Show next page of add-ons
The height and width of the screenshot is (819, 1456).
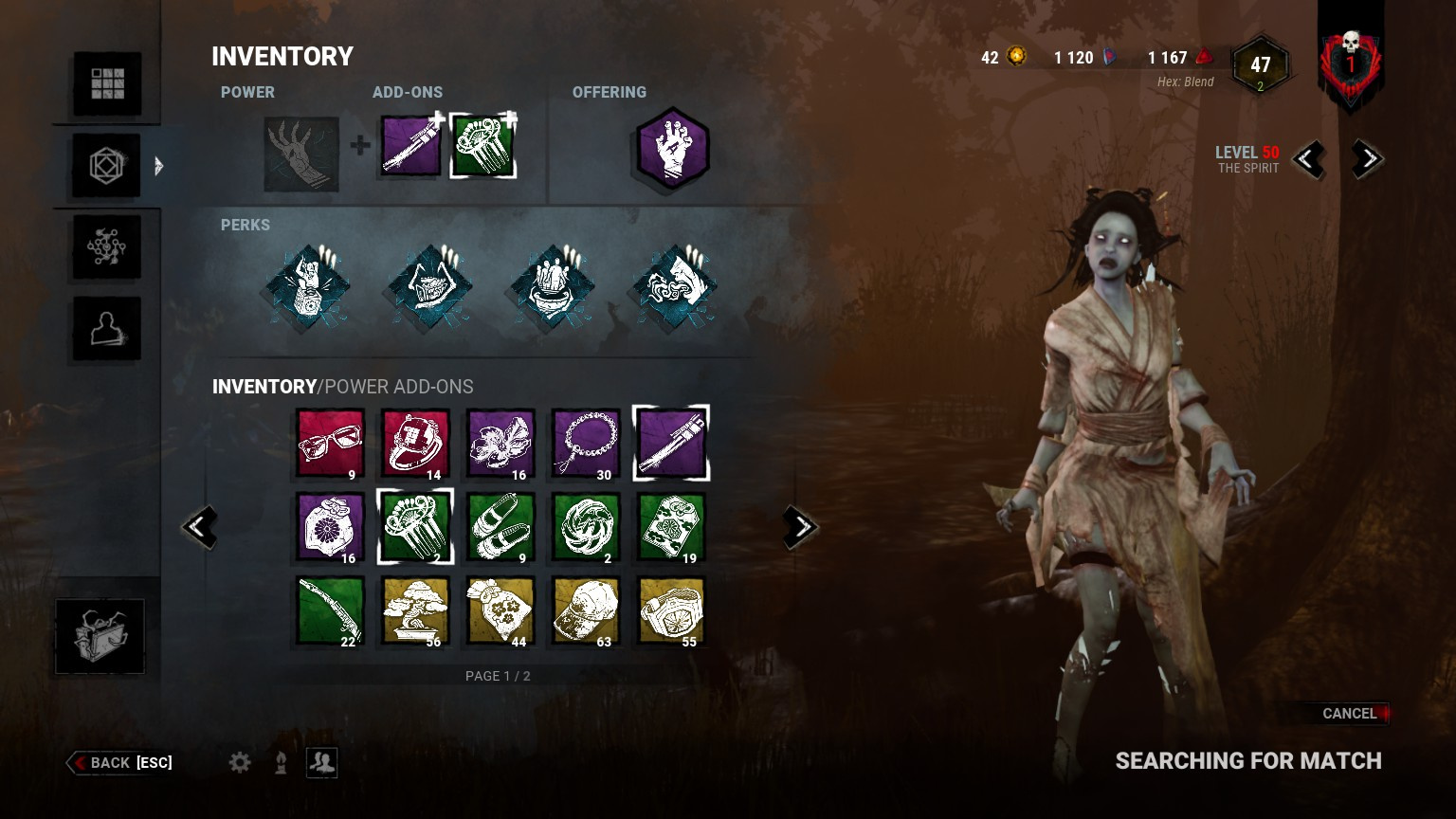[x=800, y=527]
